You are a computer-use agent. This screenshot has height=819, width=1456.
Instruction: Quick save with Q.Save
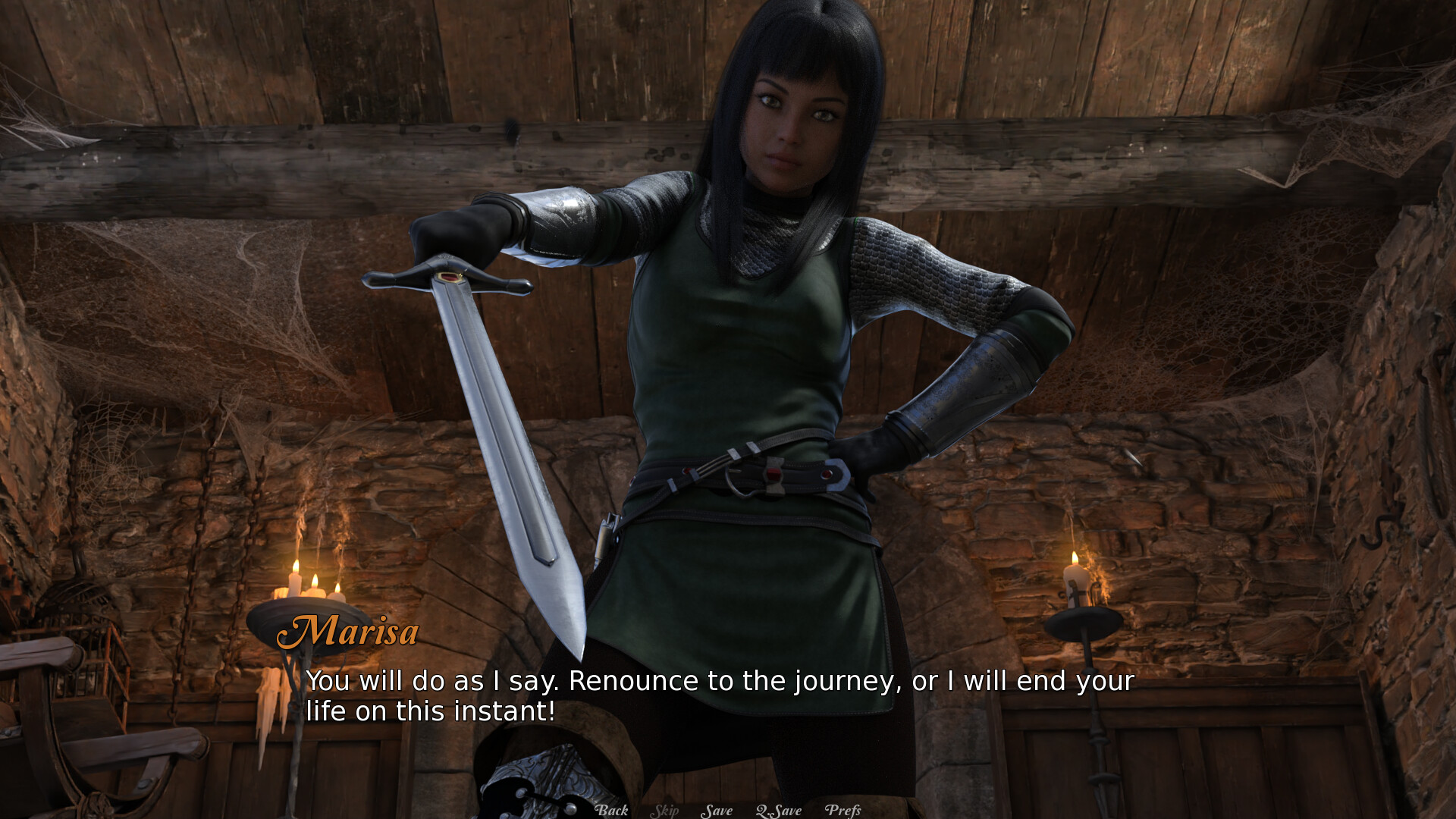[x=779, y=811]
